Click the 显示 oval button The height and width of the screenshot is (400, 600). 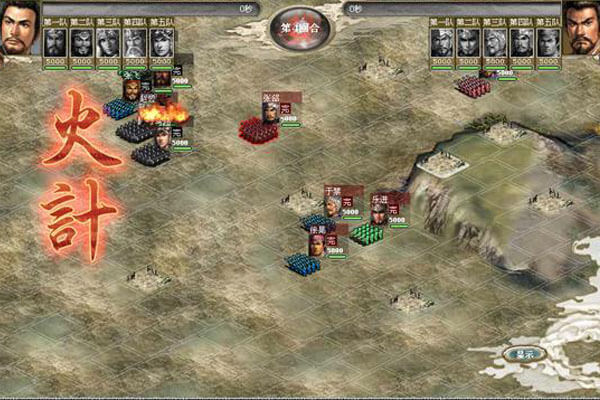point(521,354)
